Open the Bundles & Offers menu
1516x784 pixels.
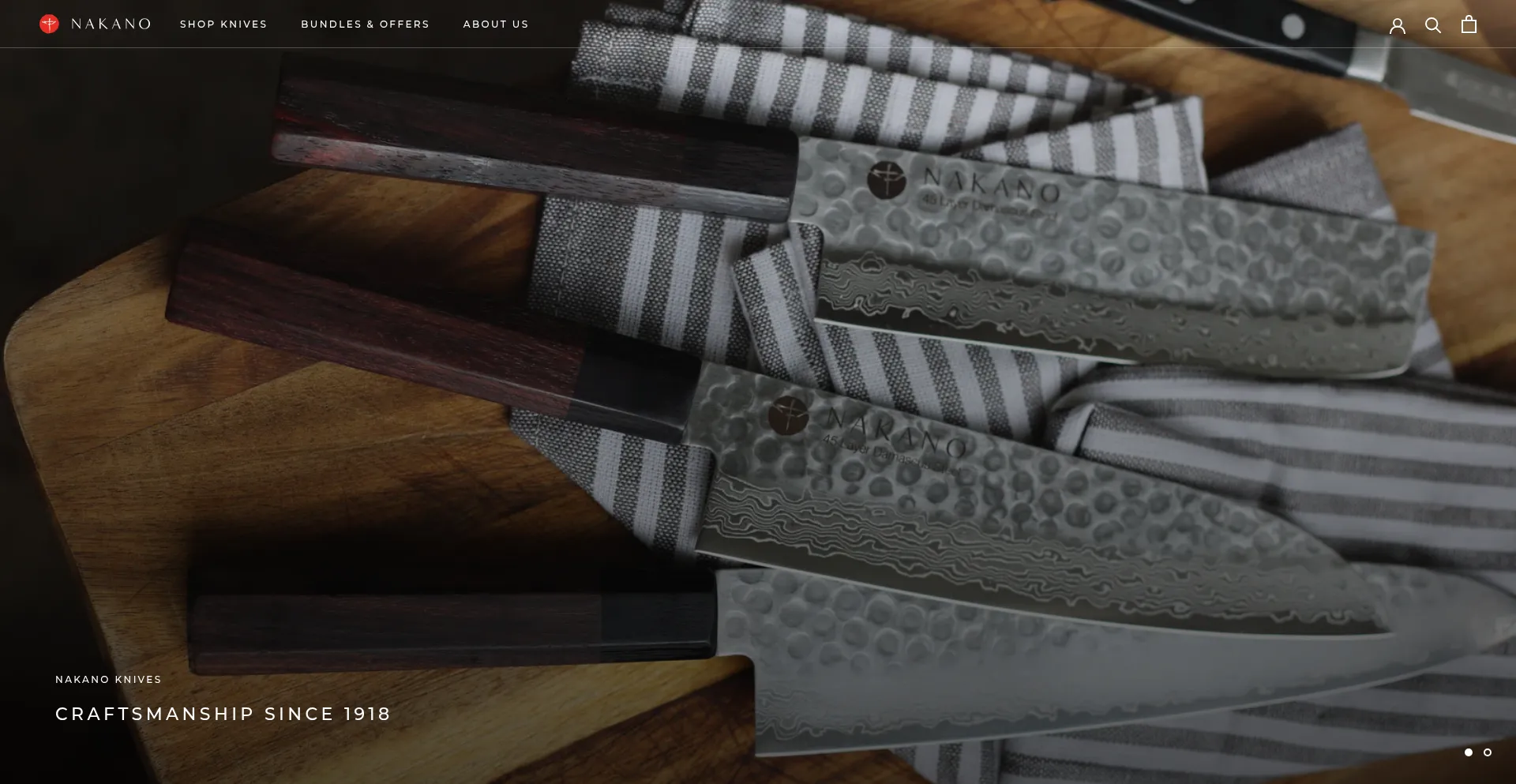tap(365, 24)
